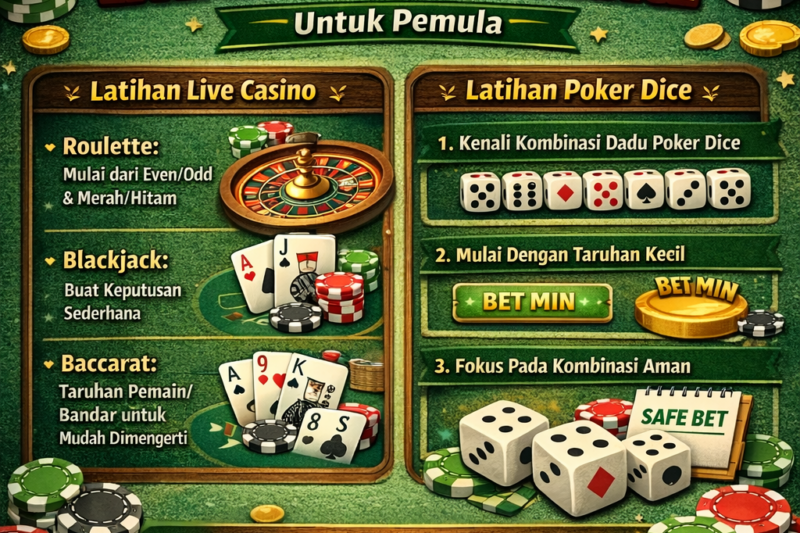
Task: Click the green BET MIN button
Action: [x=531, y=301]
